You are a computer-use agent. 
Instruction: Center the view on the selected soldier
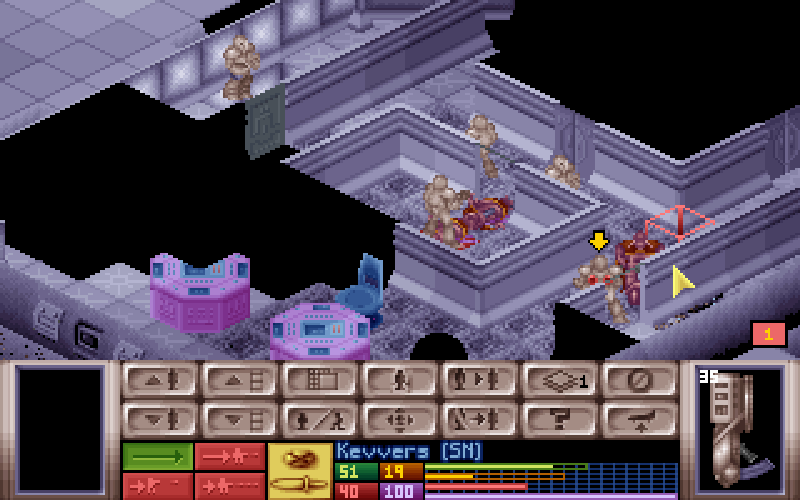[400, 418]
